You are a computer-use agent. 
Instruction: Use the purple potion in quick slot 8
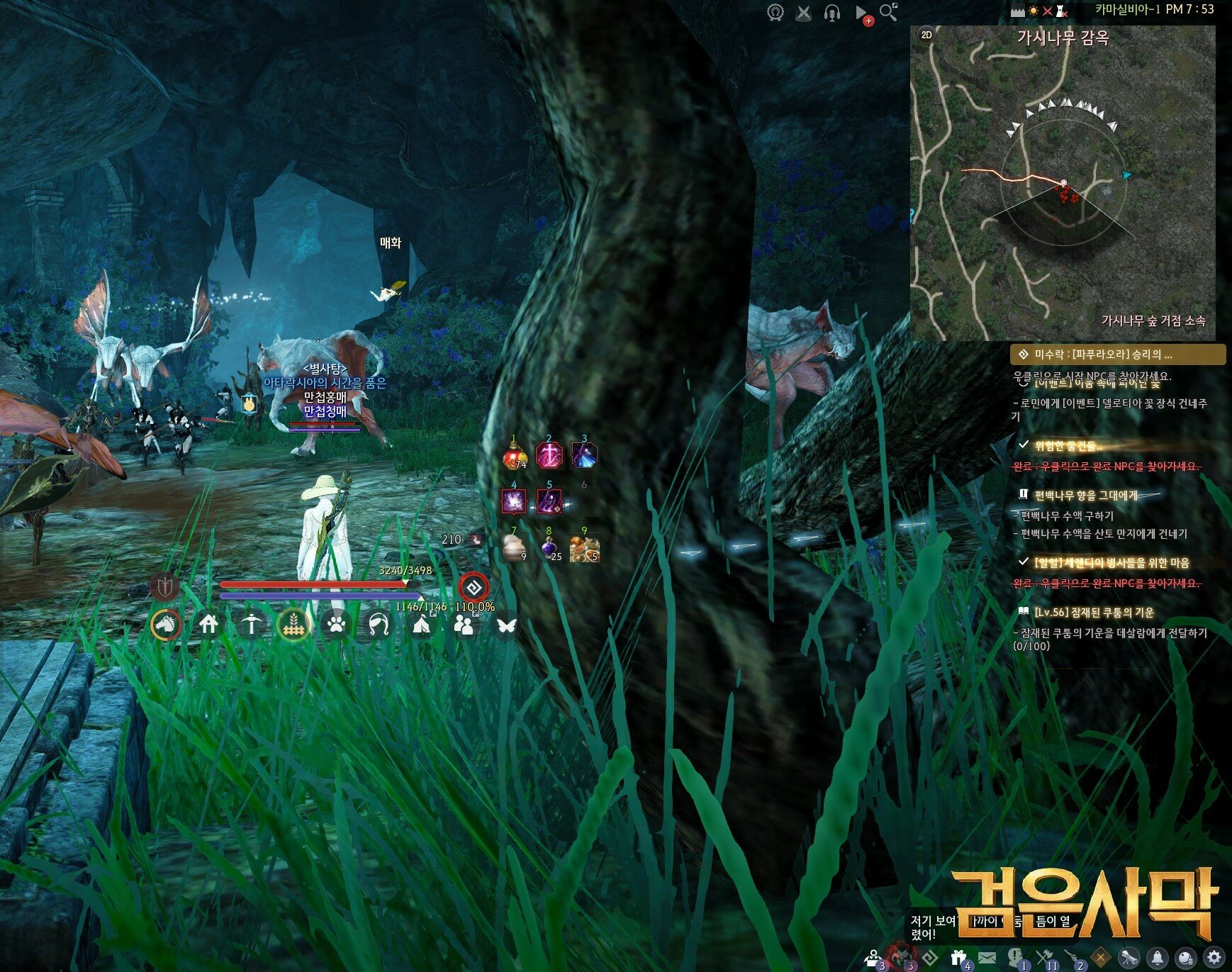[x=549, y=549]
